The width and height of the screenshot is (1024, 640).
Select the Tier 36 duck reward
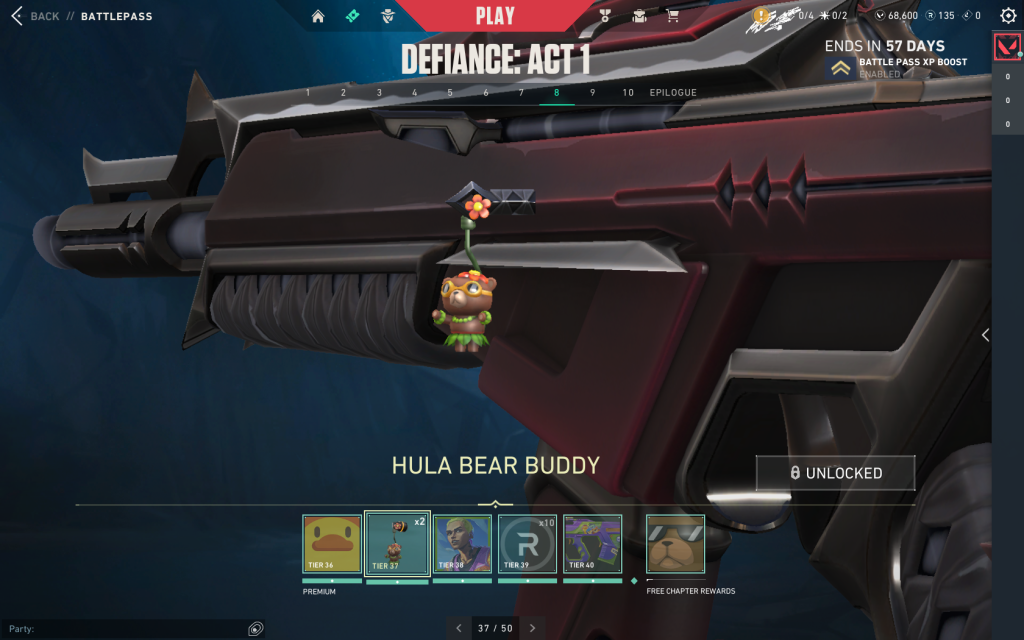[332, 544]
